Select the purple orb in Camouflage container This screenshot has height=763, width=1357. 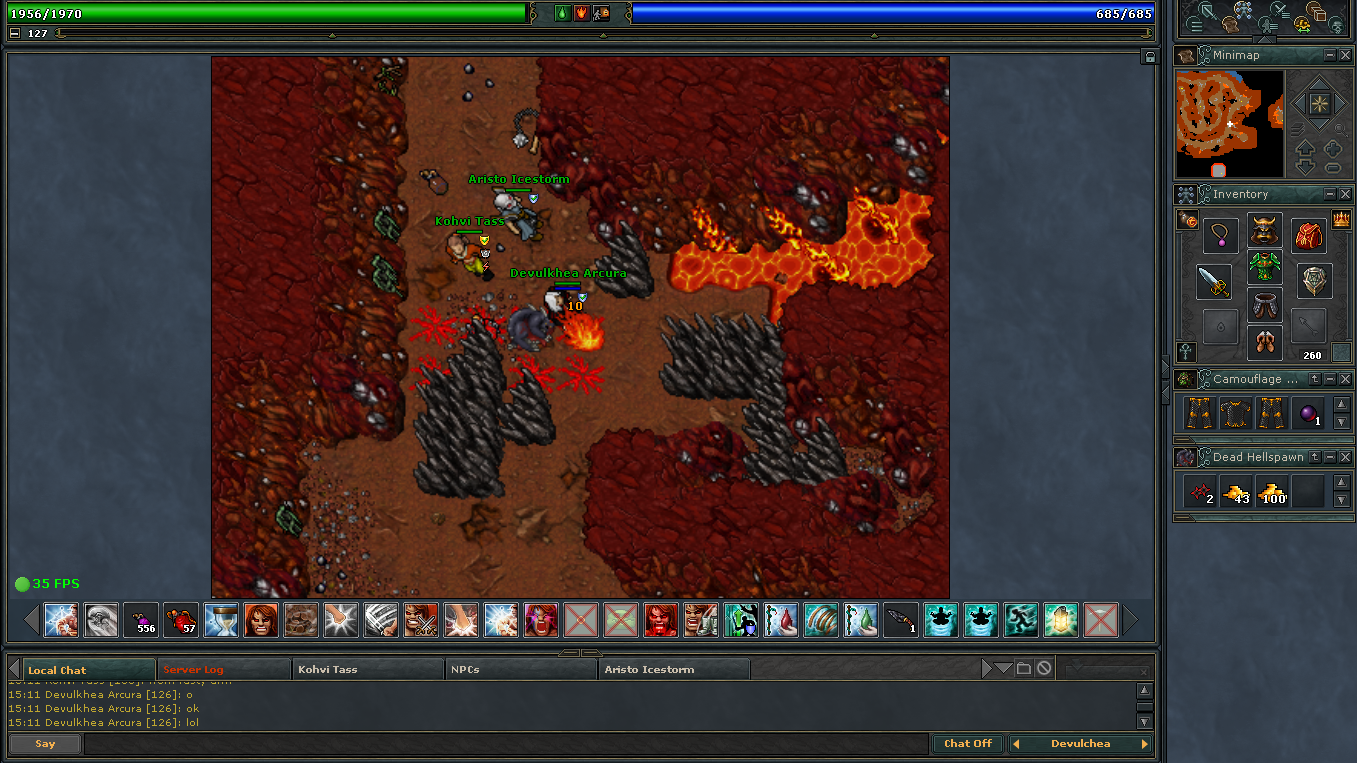click(x=1308, y=413)
